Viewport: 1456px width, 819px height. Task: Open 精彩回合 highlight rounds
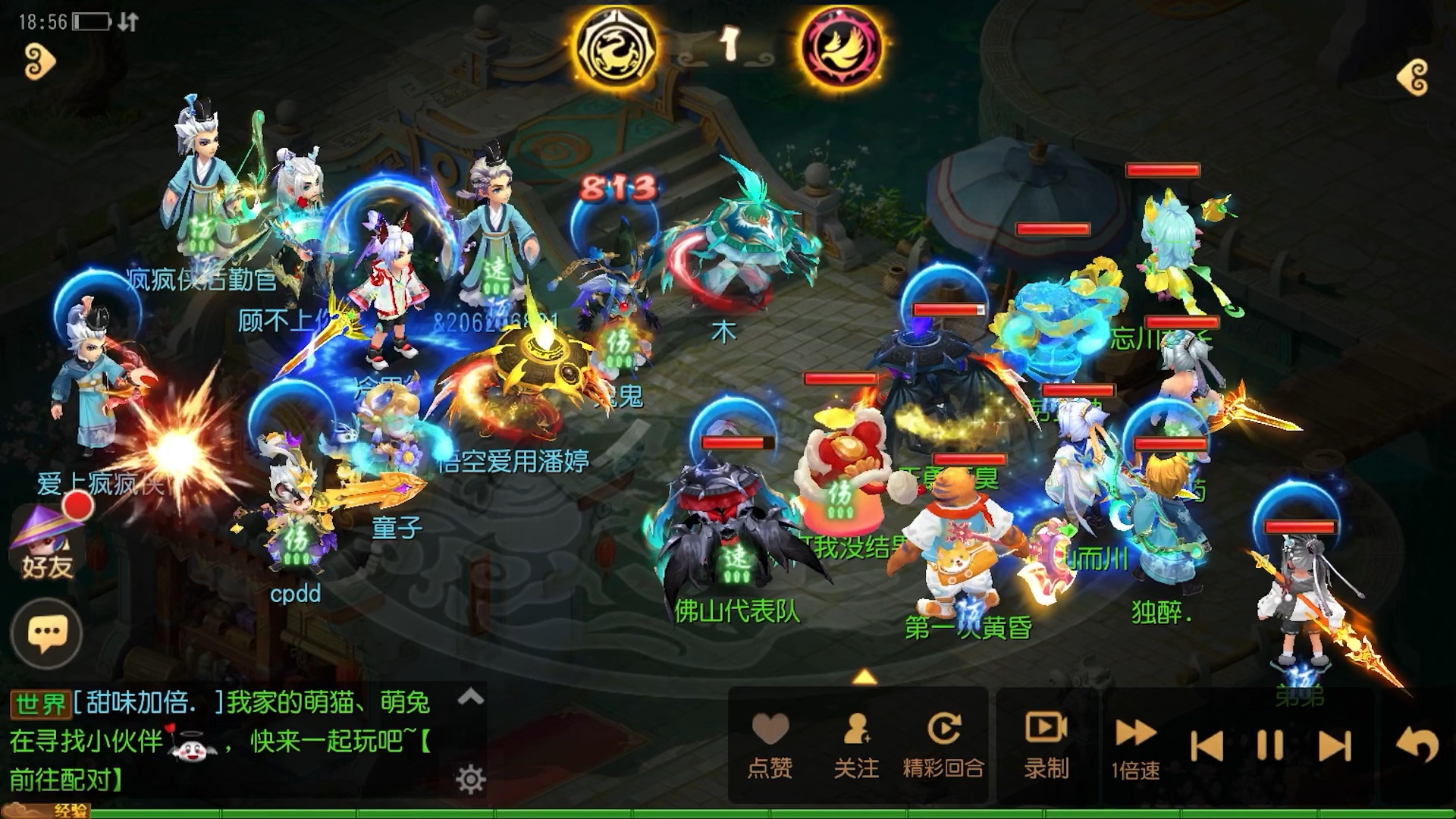(x=943, y=730)
